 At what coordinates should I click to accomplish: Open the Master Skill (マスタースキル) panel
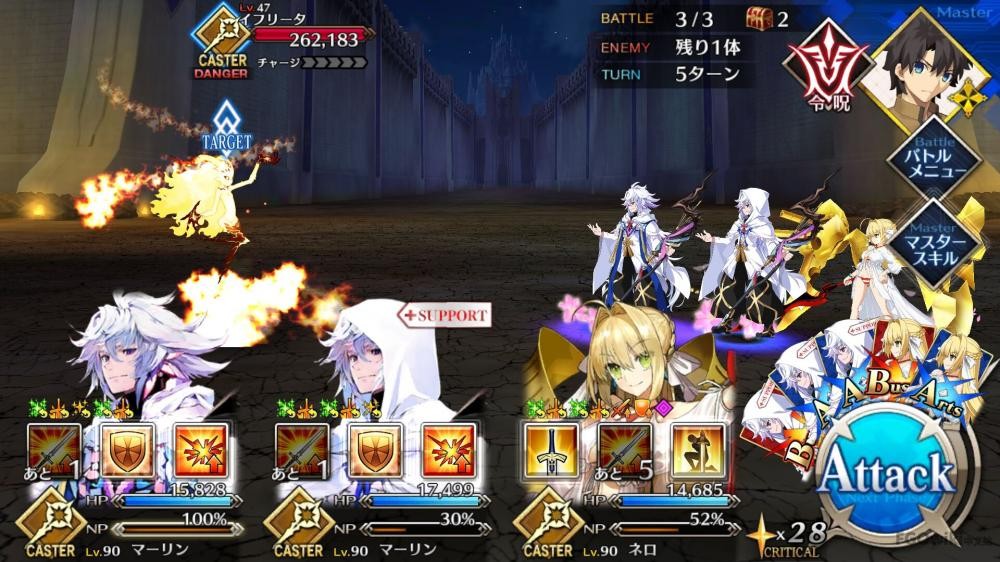click(938, 237)
